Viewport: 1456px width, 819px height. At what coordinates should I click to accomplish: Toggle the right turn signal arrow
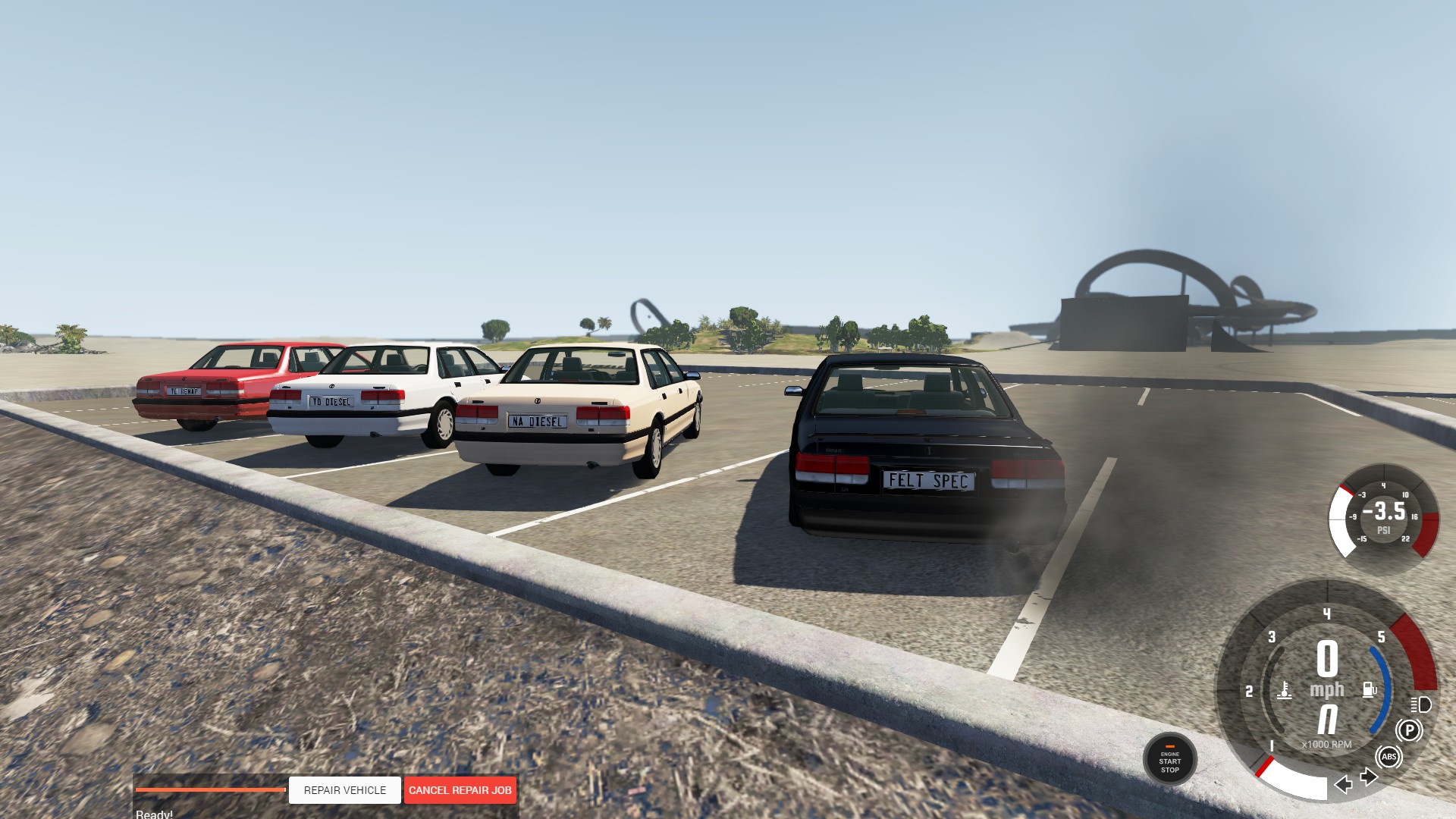(x=1370, y=776)
